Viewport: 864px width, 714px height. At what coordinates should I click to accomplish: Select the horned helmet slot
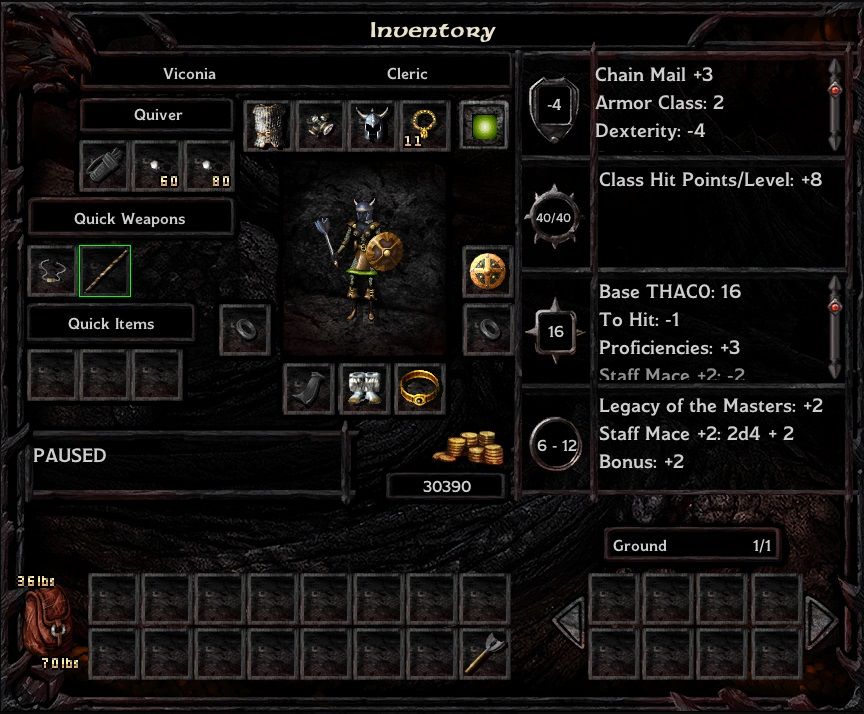click(x=372, y=126)
